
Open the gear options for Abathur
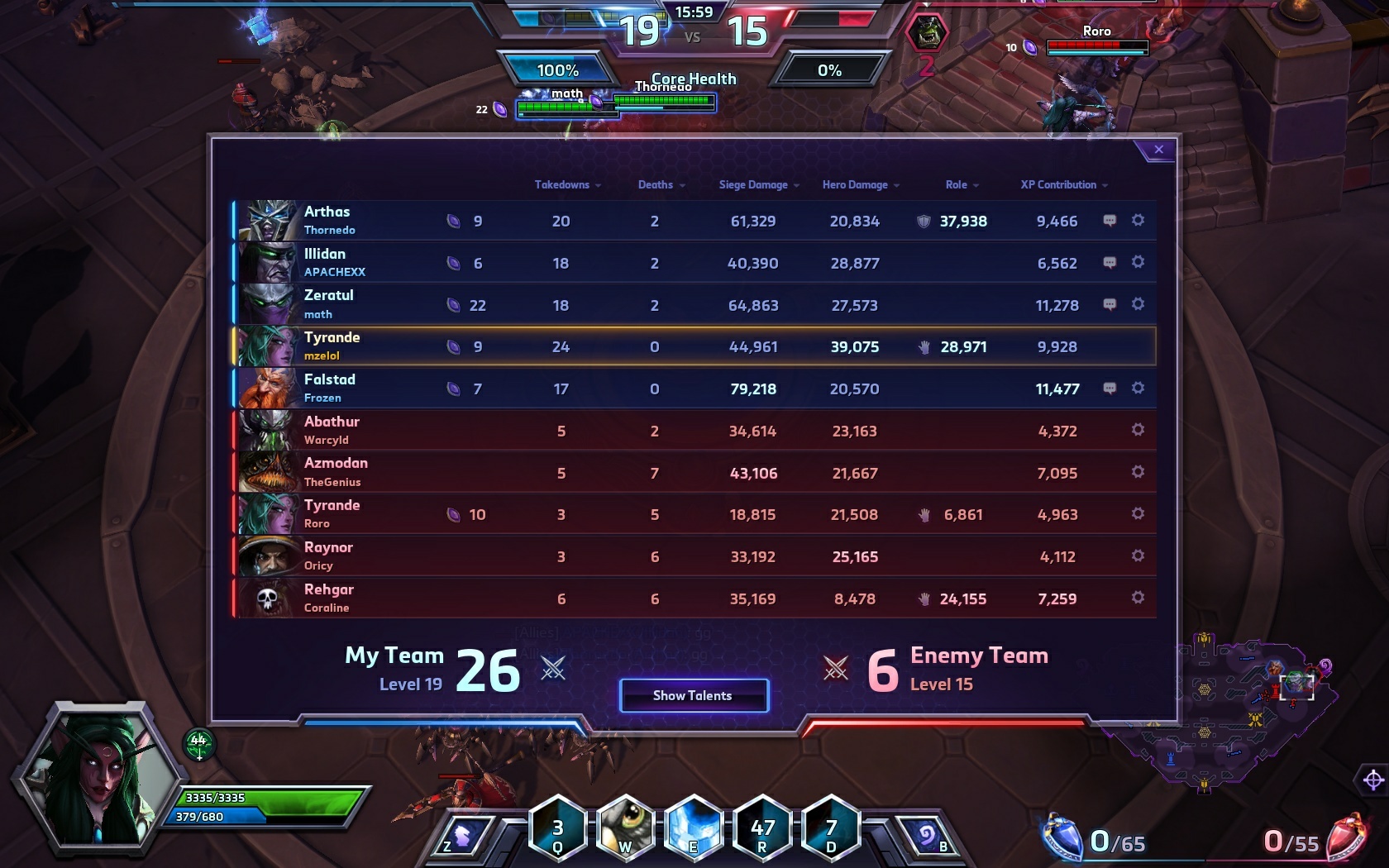tap(1138, 430)
